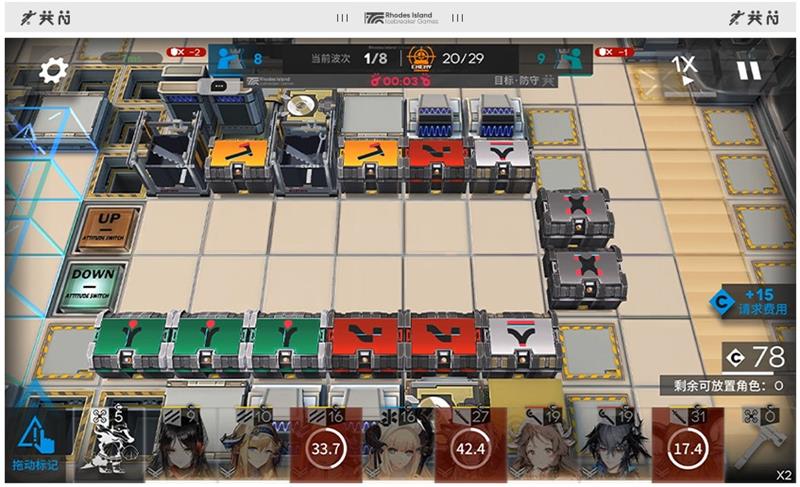Screen dimensions: 800x487
Task: Toggle the 1X game speed button
Action: [x=684, y=69]
